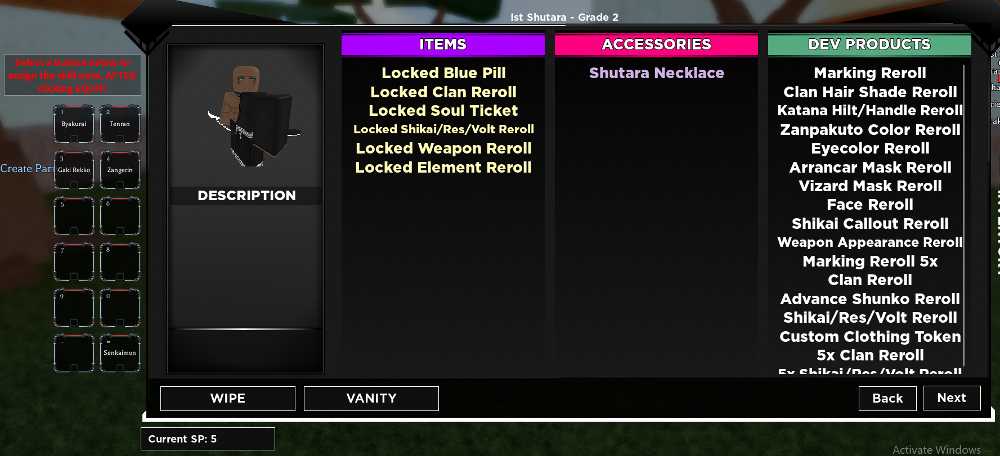Open the VANITY section

371,398
